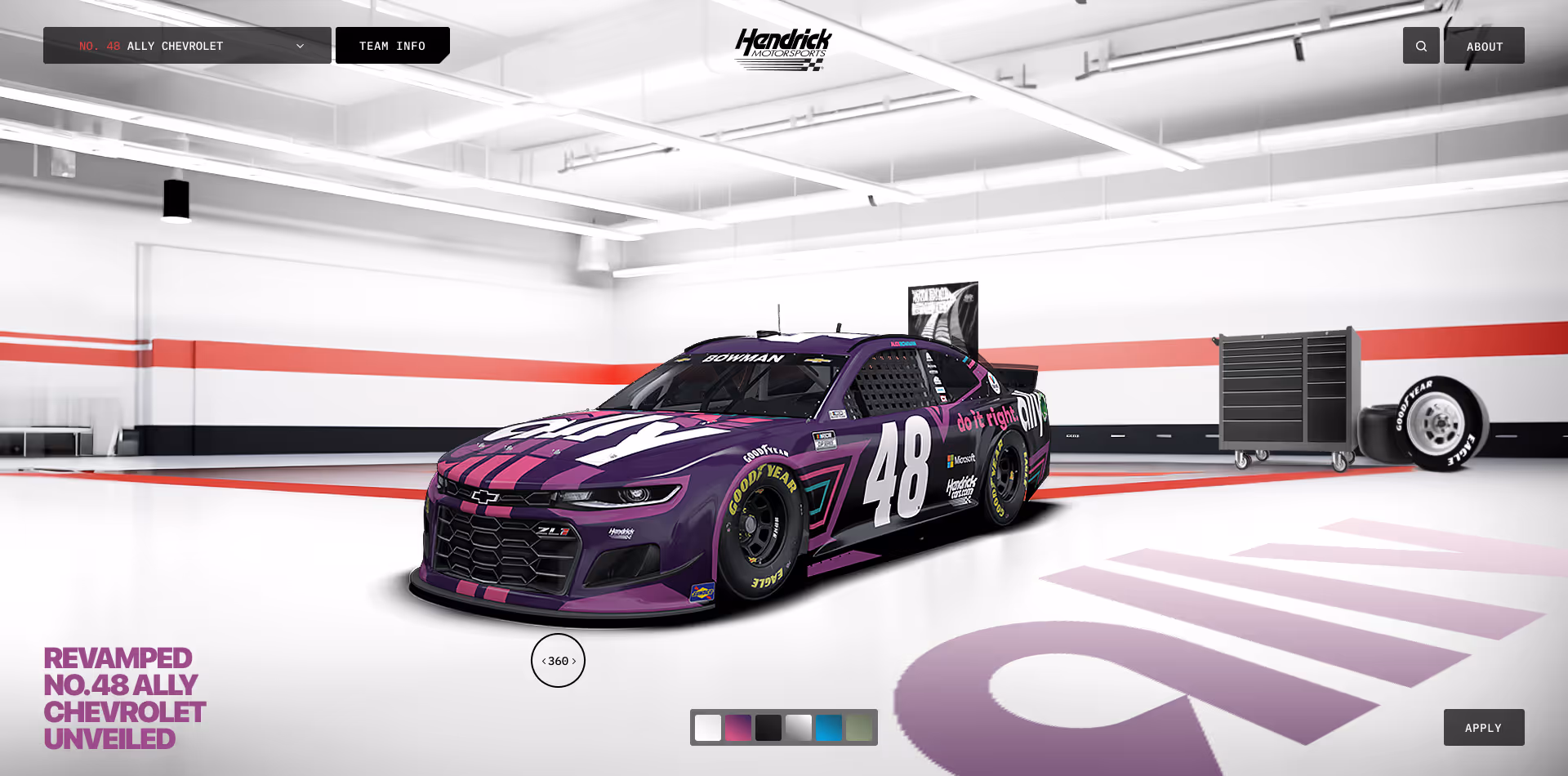Open the search tool
This screenshot has height=776, width=1568.
pyautogui.click(x=1421, y=46)
